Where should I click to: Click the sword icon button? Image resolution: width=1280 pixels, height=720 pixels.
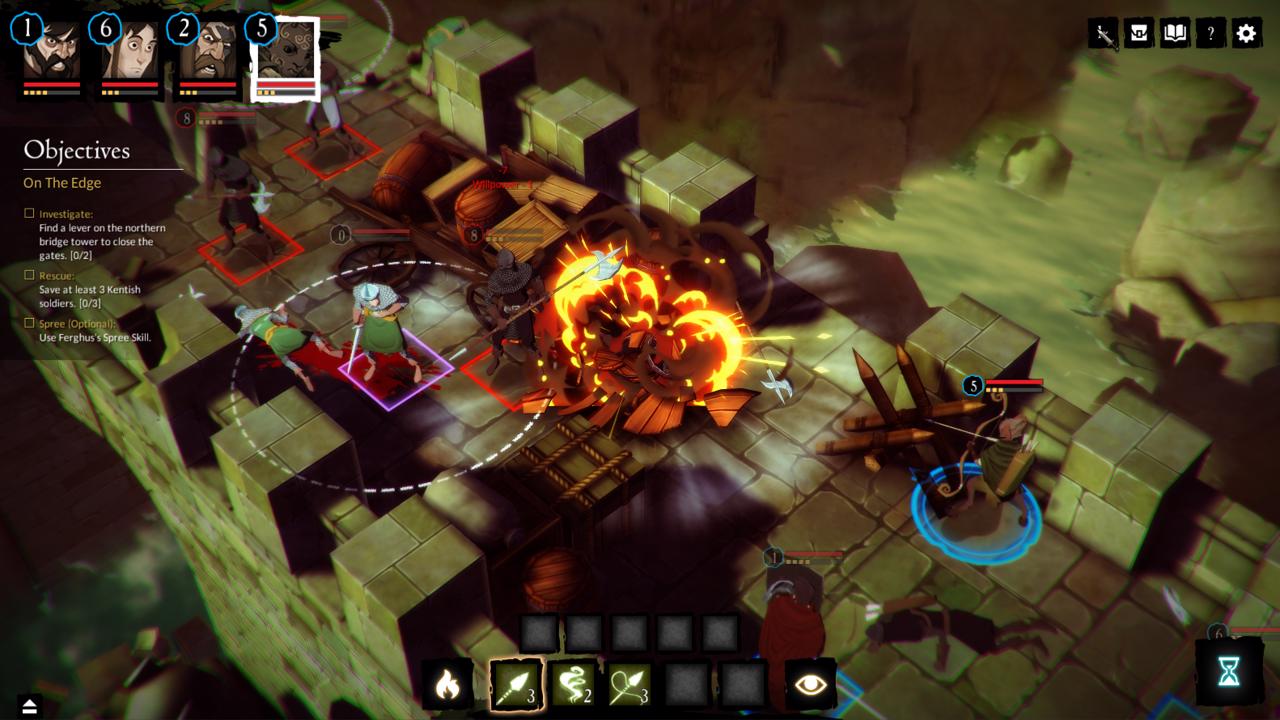pos(1103,34)
